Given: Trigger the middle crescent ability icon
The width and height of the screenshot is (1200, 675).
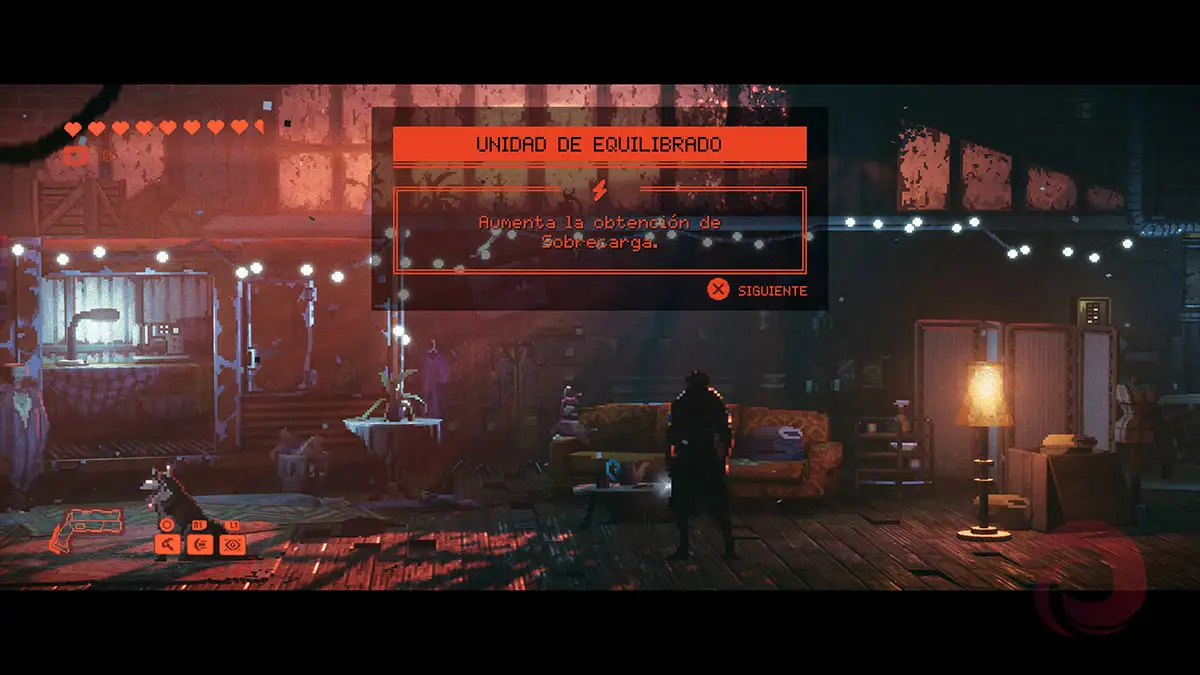Looking at the screenshot, I should (x=200, y=544).
